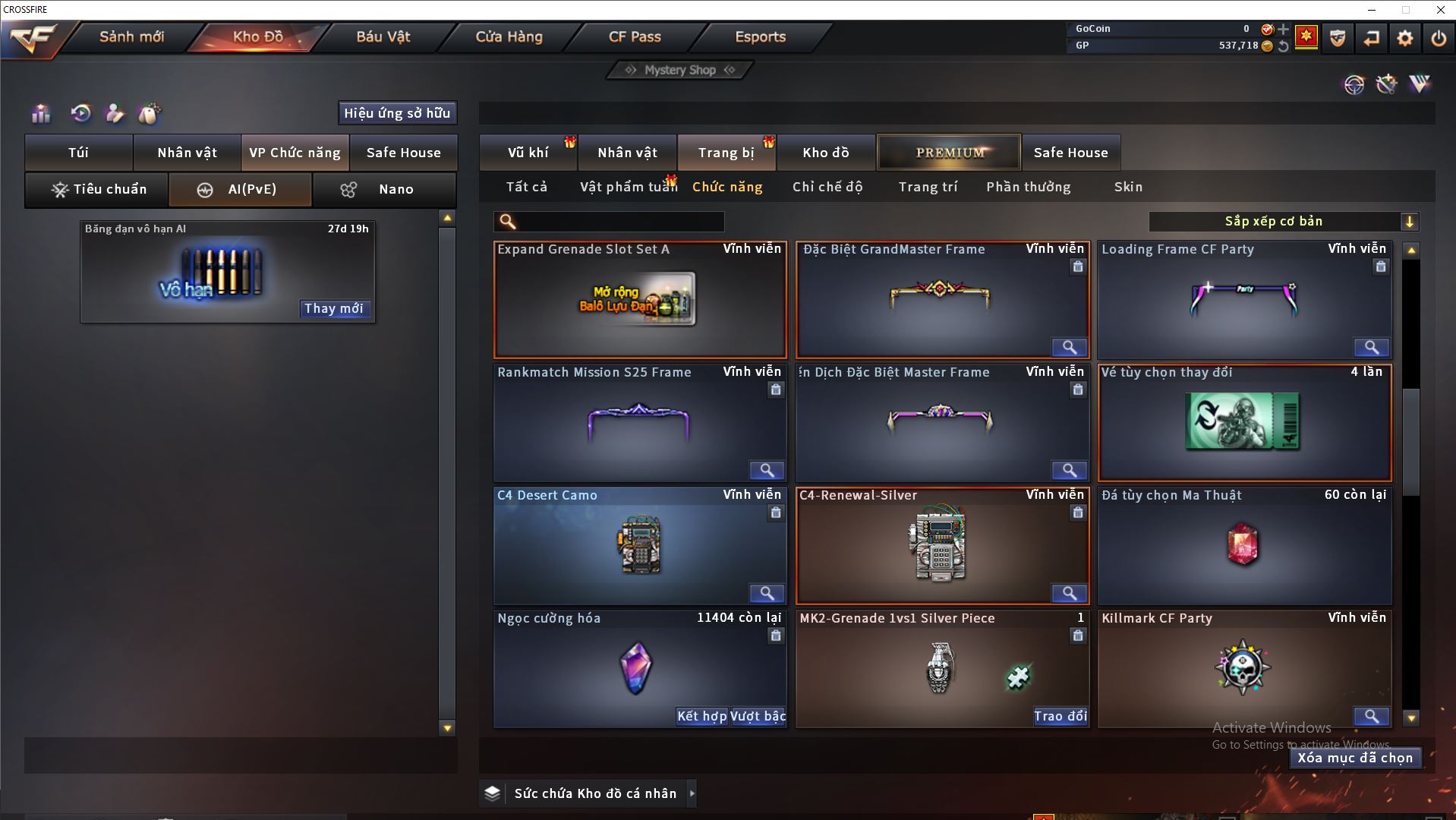
Task: Open the Mystery Shop banner
Action: (680, 70)
